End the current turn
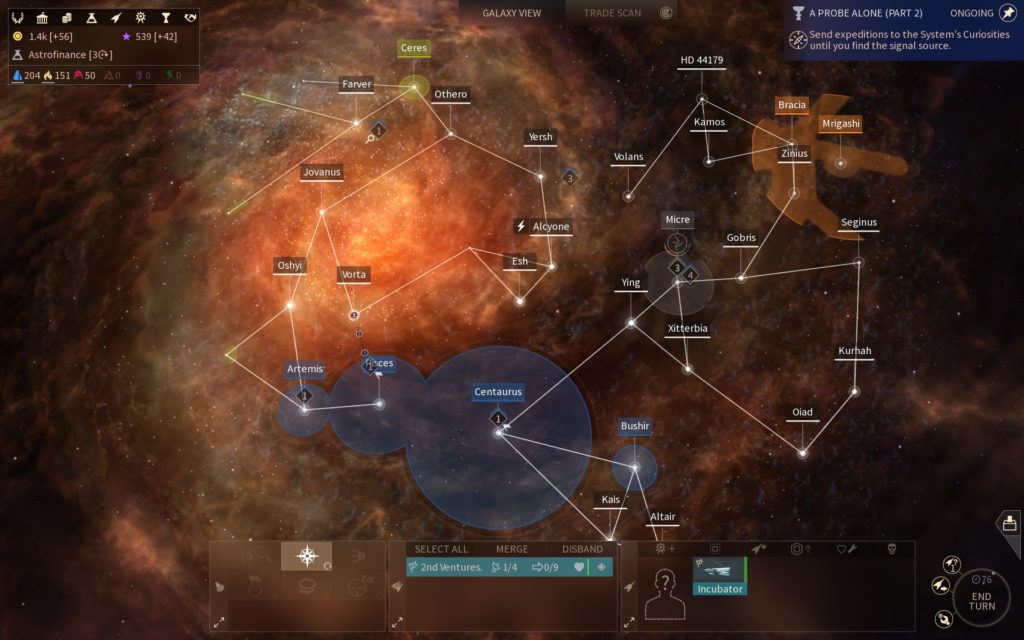The width and height of the screenshot is (1024, 640). 981,599
